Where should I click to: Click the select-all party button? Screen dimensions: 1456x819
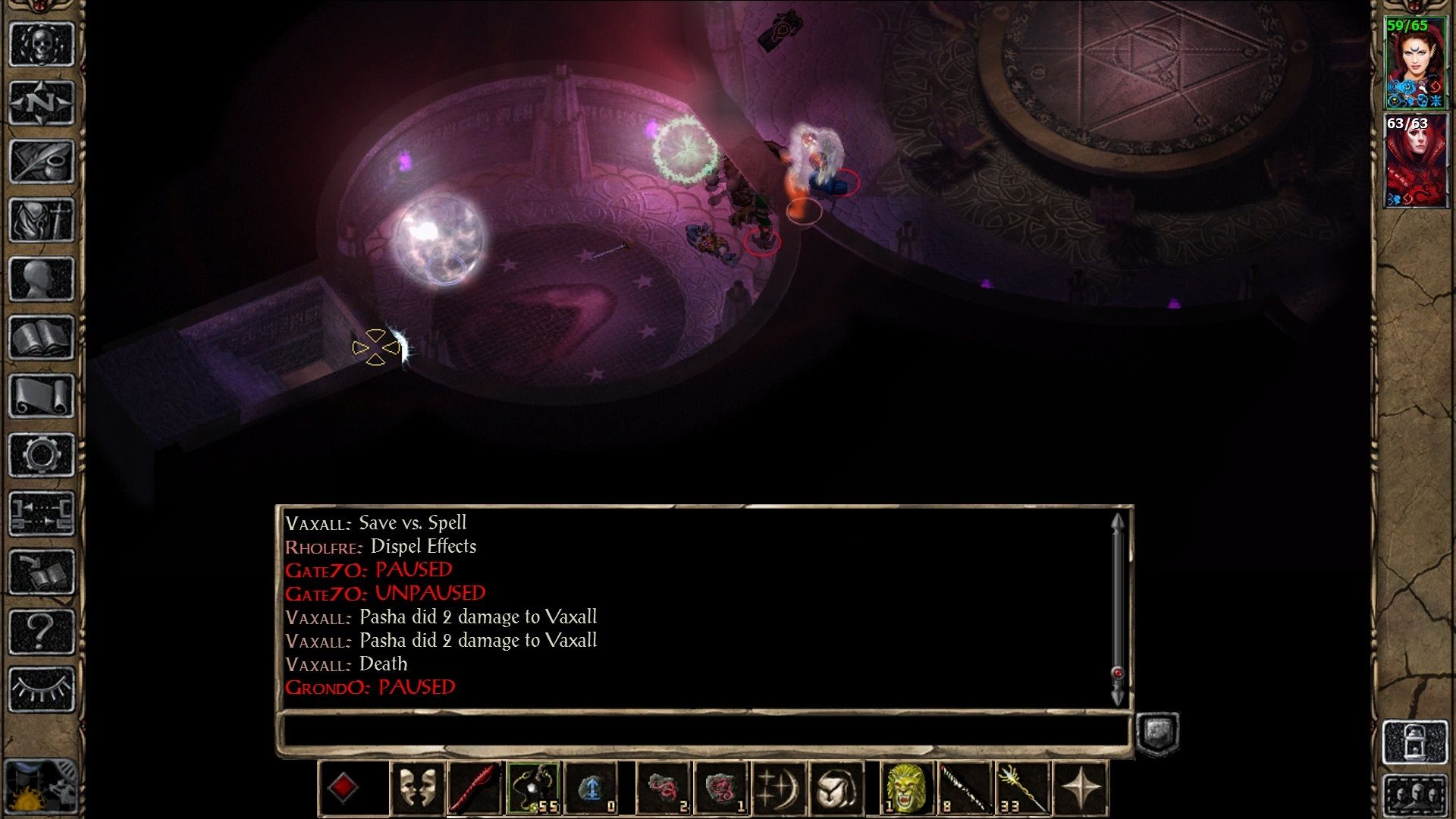click(1414, 796)
